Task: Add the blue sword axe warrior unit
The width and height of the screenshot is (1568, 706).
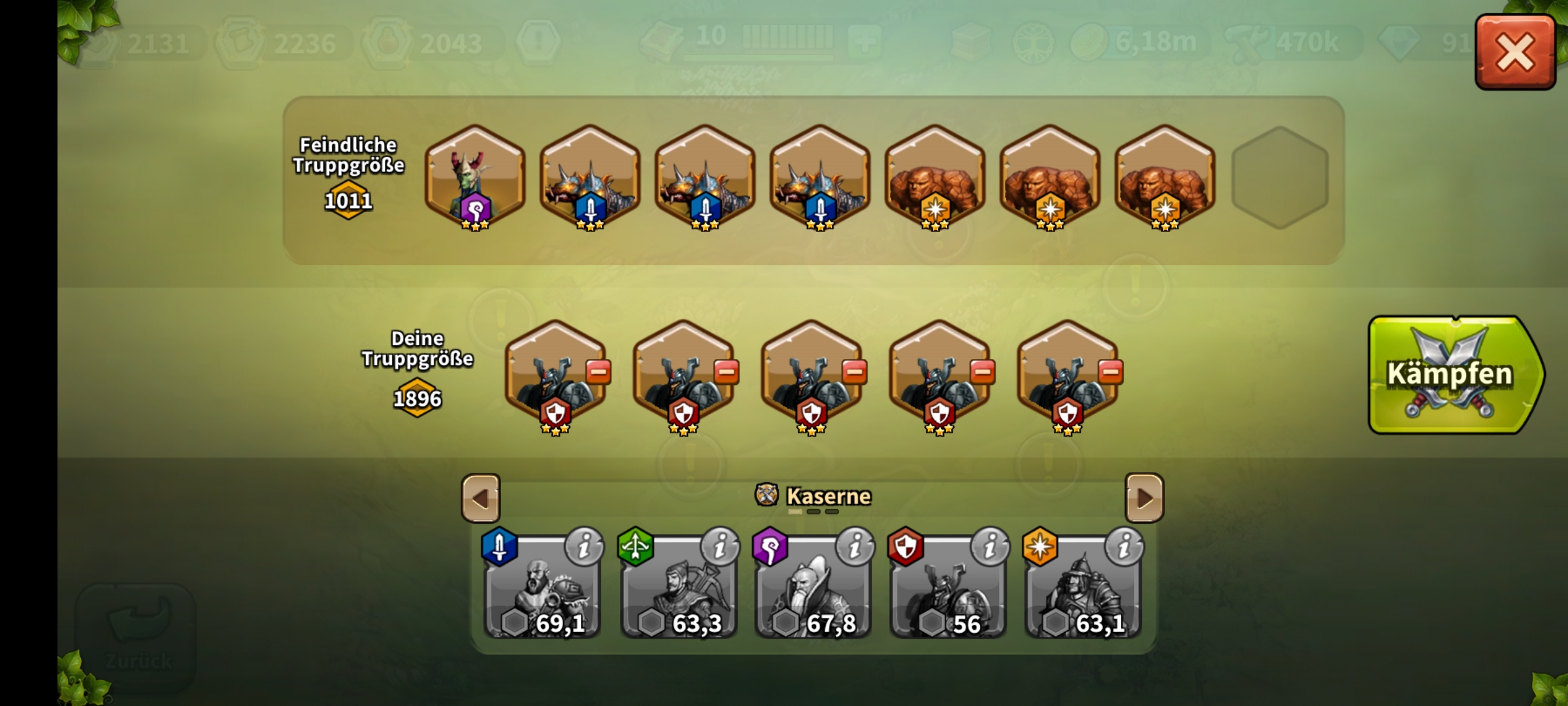Action: [x=542, y=592]
